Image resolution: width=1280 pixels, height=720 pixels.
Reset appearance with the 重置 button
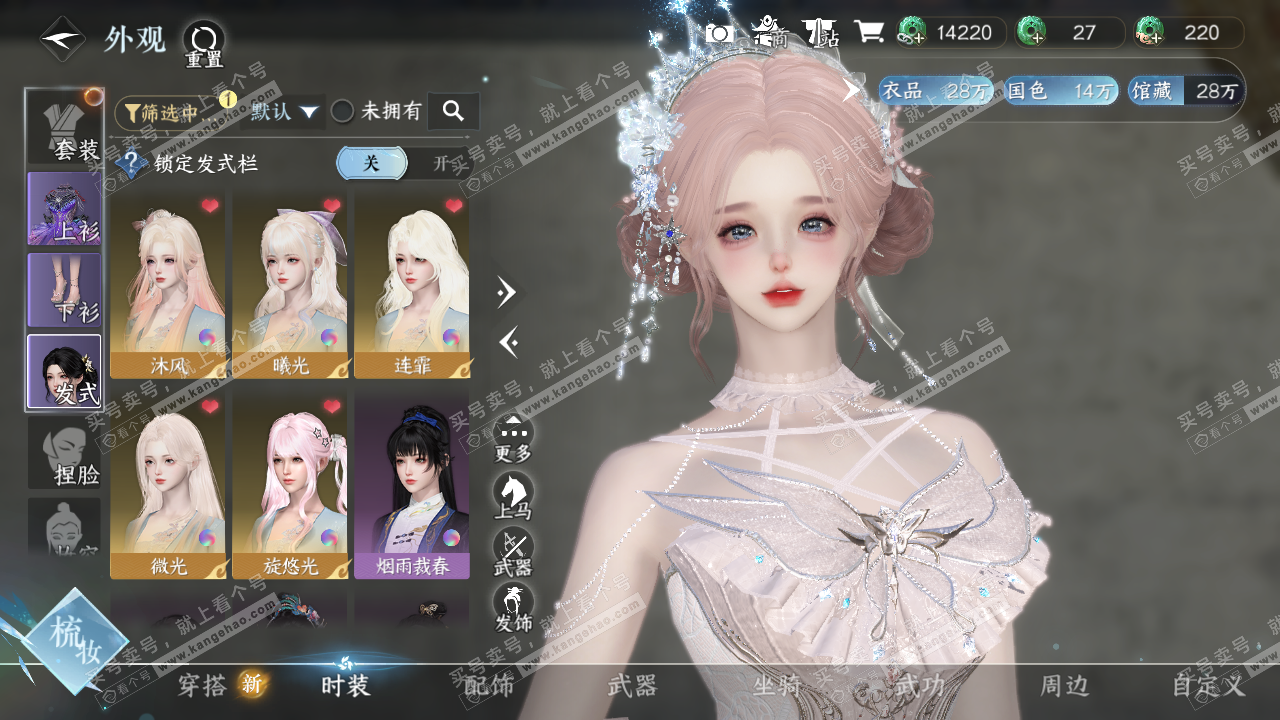coord(204,42)
